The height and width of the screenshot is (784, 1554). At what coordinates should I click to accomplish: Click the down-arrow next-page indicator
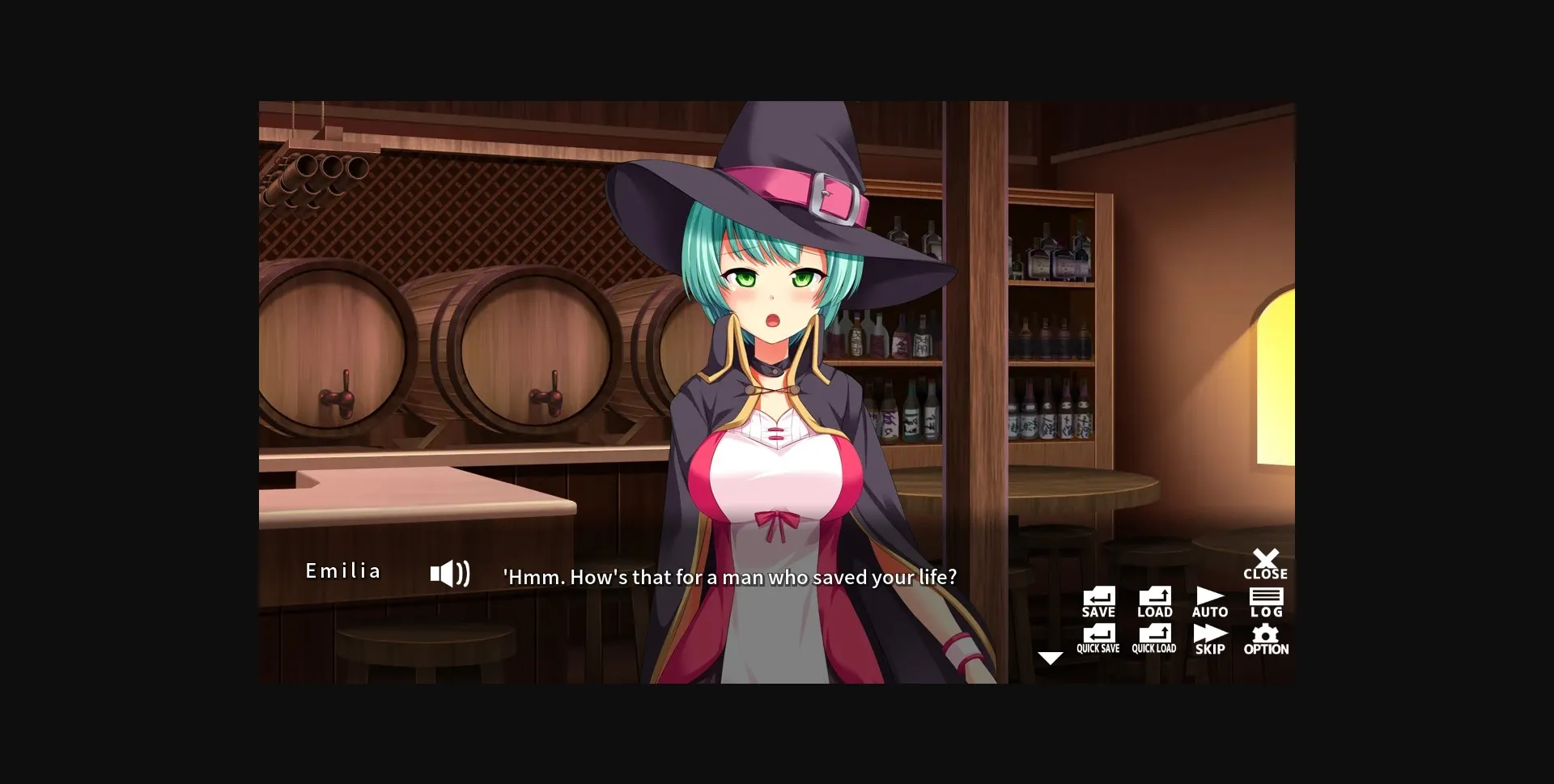pyautogui.click(x=1052, y=658)
